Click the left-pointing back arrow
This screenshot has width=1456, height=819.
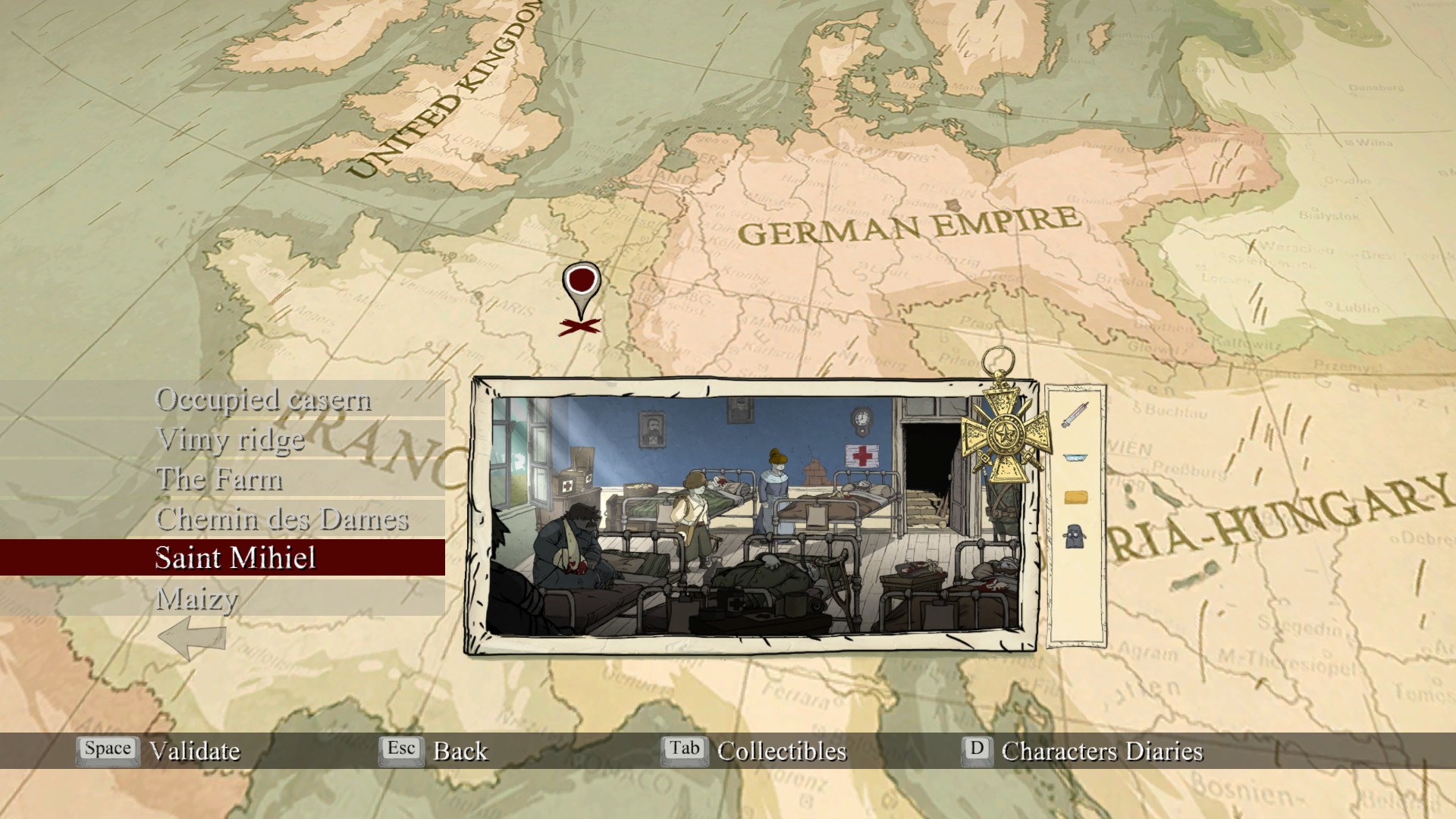click(192, 637)
